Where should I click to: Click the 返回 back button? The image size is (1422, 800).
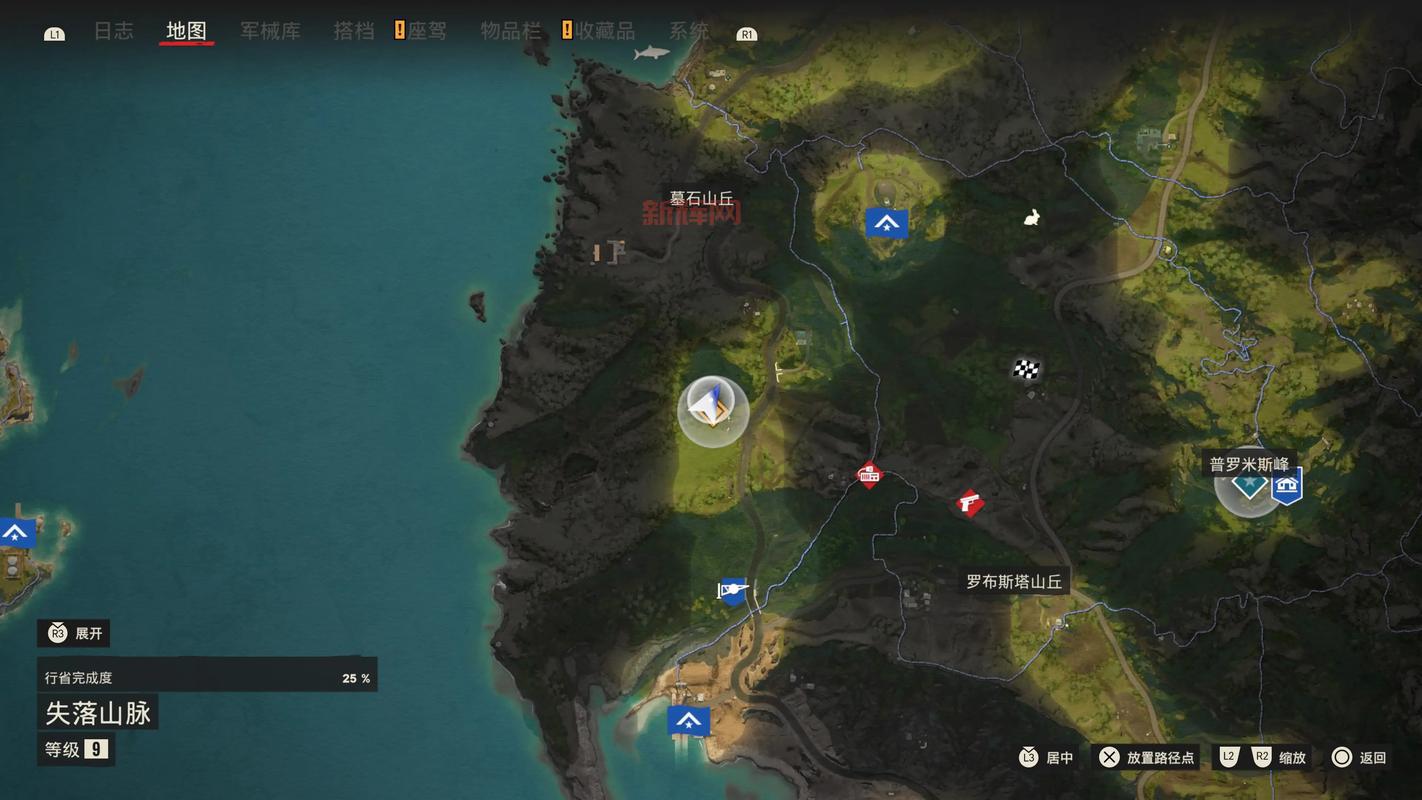point(1359,757)
